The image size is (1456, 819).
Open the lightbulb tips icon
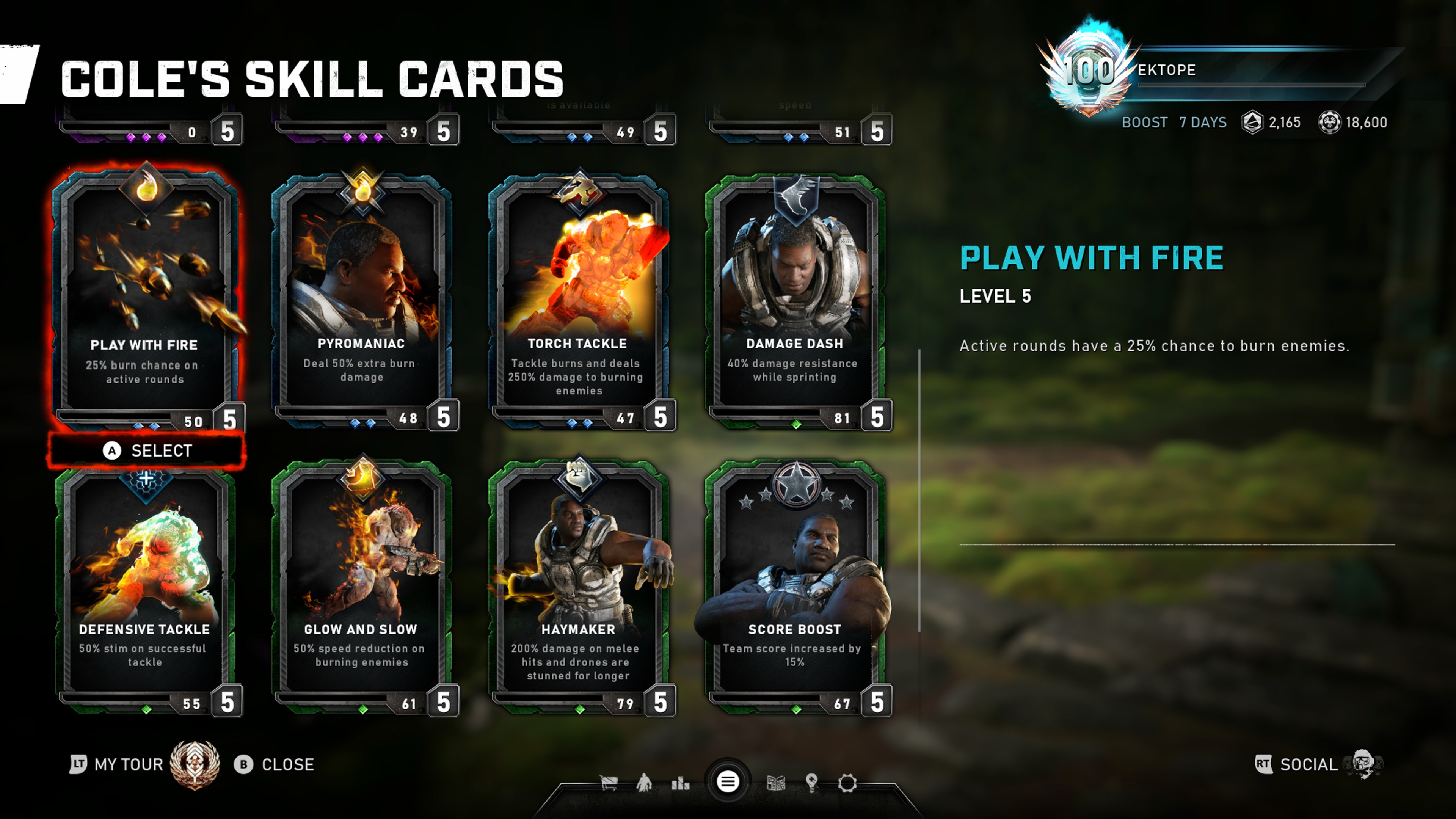tap(812, 783)
